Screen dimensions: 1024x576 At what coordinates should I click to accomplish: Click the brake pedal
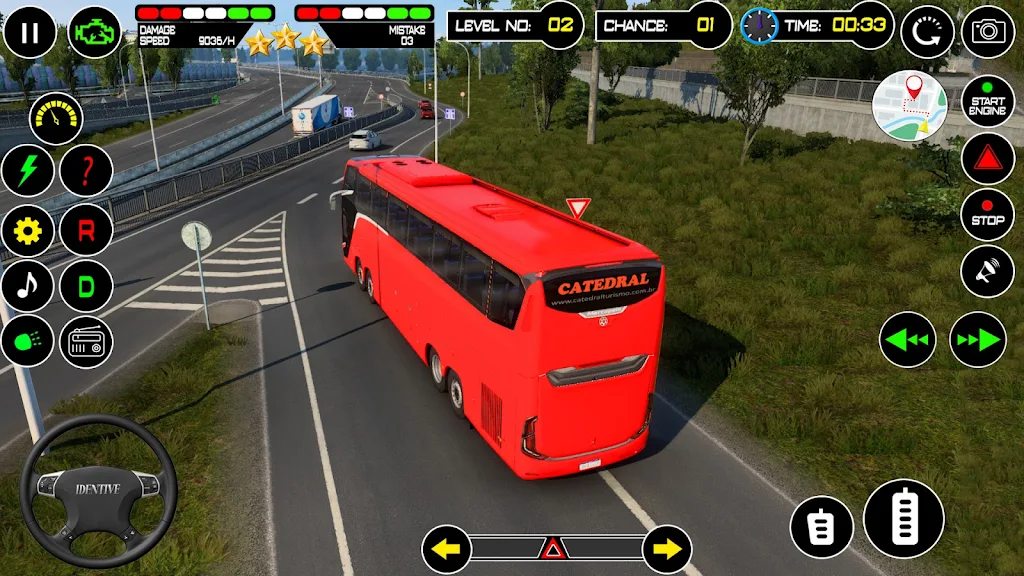pyautogui.click(x=821, y=527)
